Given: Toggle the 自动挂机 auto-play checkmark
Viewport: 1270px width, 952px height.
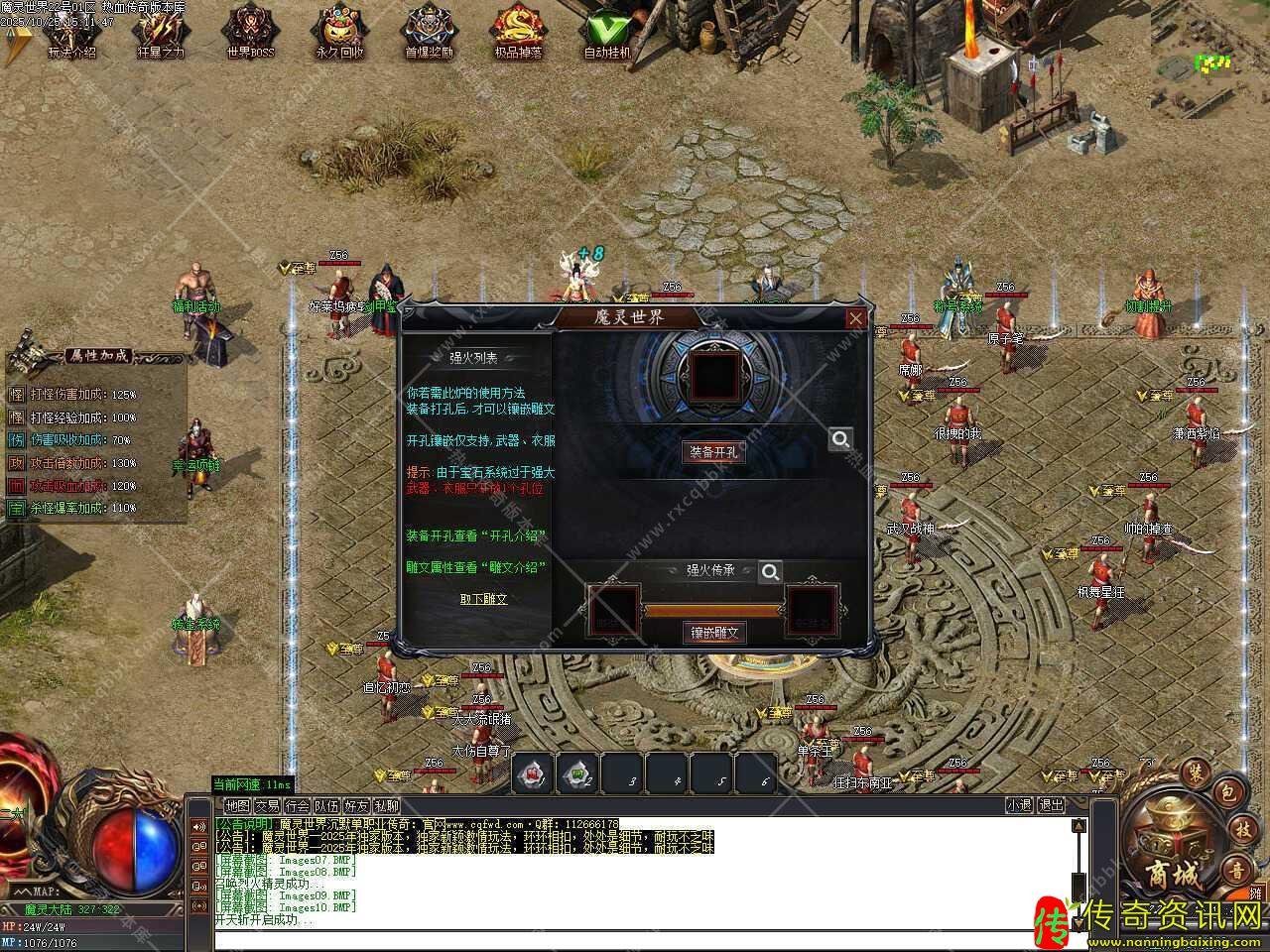Looking at the screenshot, I should tap(607, 33).
